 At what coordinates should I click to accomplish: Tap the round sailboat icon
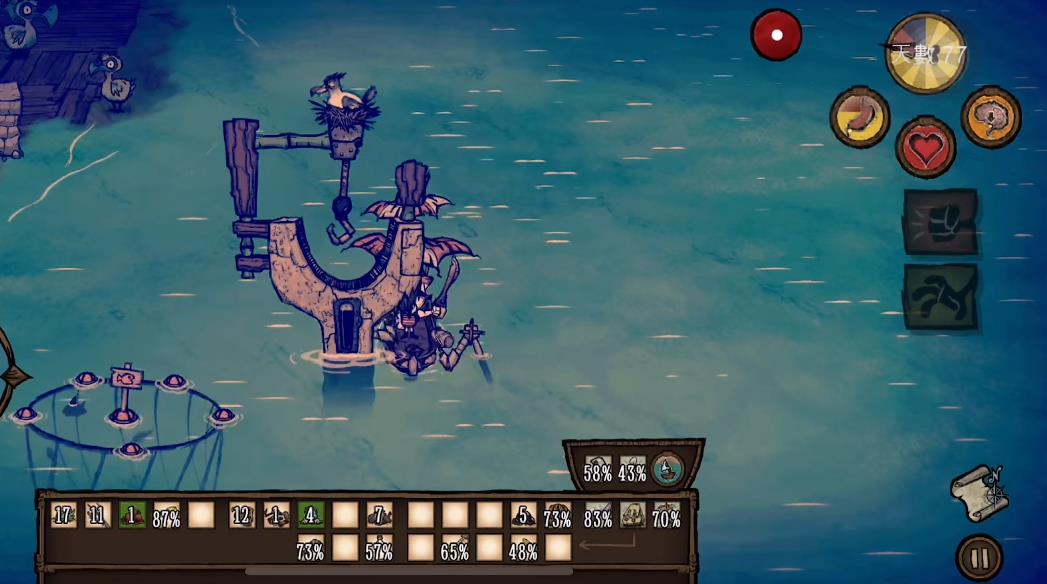click(x=667, y=468)
